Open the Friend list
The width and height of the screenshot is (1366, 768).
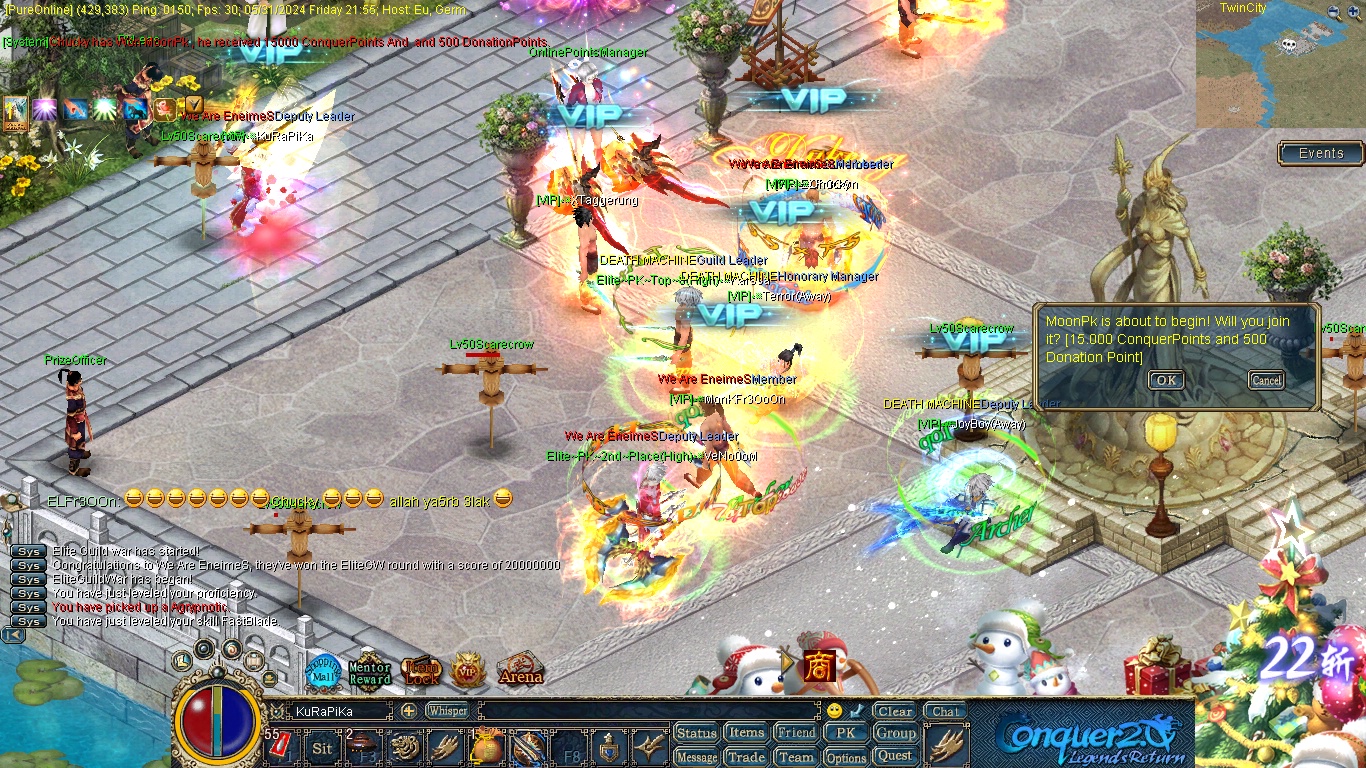[796, 733]
